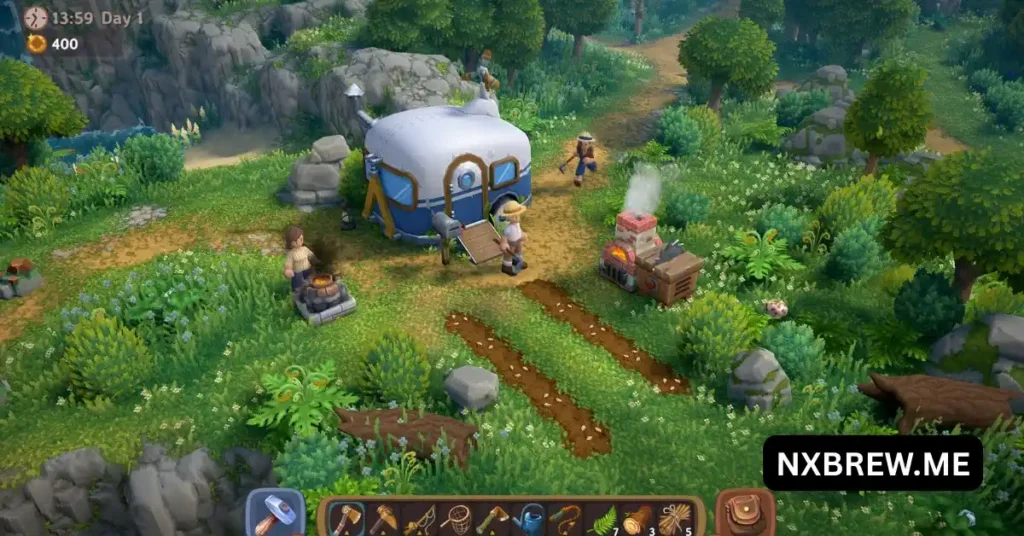Open the leather backpack inventory
Viewport: 1024px width, 536px height.
(x=745, y=514)
